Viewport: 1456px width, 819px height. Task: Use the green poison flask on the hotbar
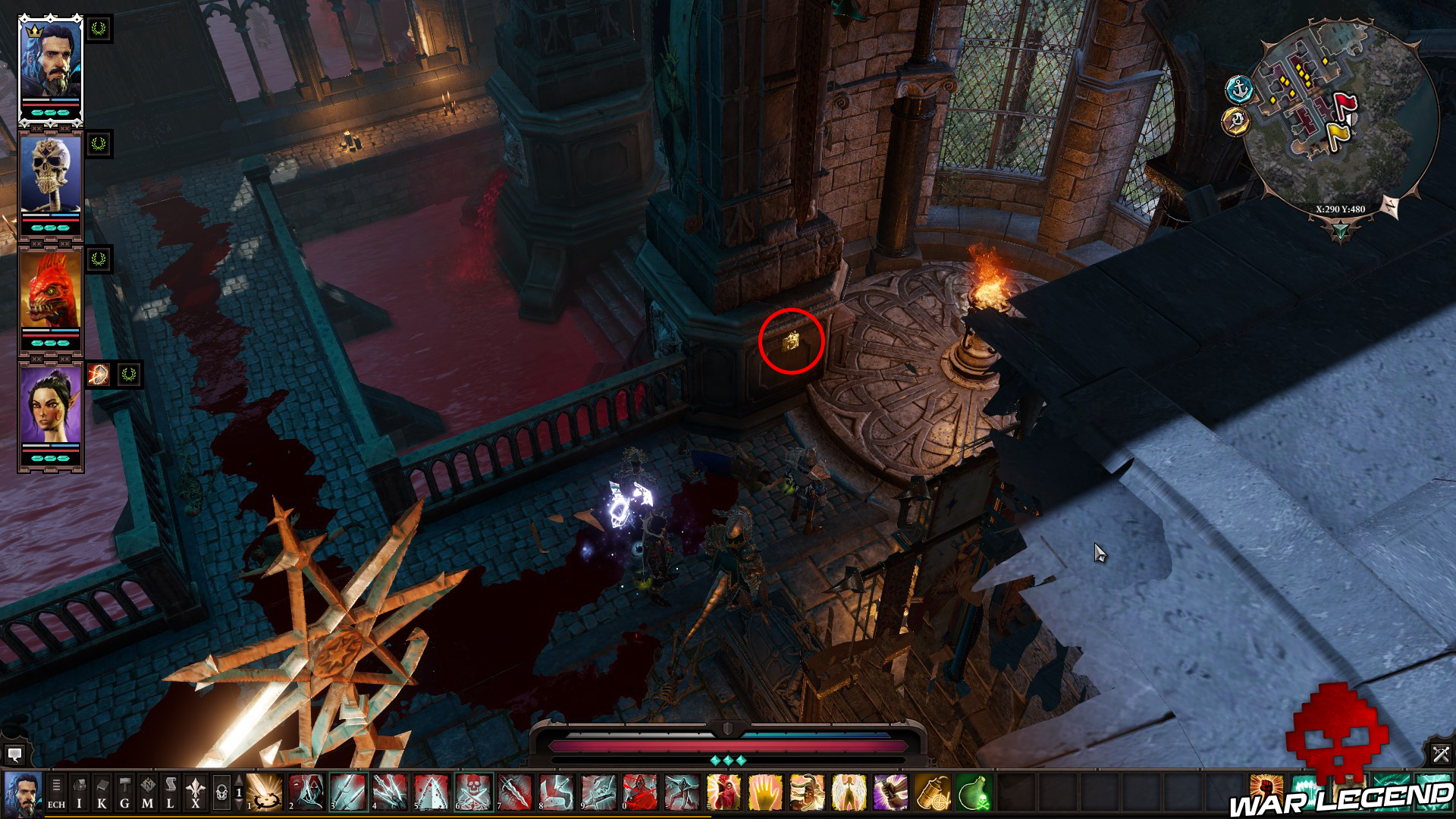pyautogui.click(x=974, y=792)
